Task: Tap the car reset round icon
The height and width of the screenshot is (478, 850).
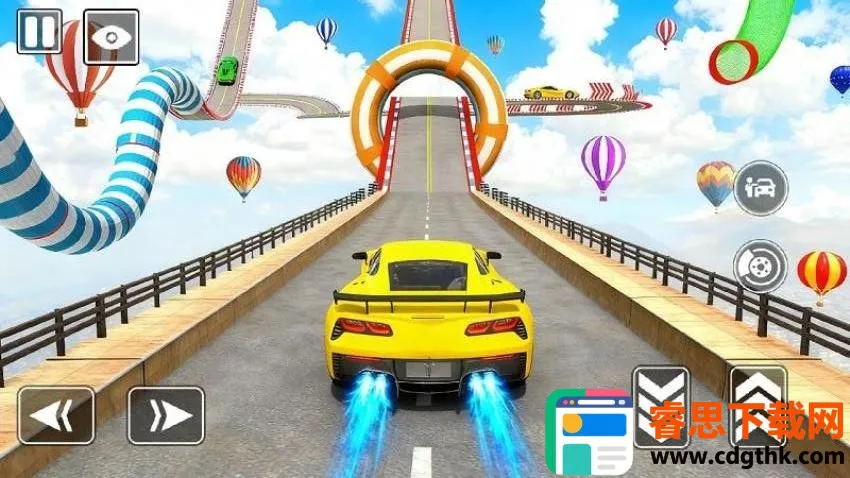Action: click(x=760, y=188)
